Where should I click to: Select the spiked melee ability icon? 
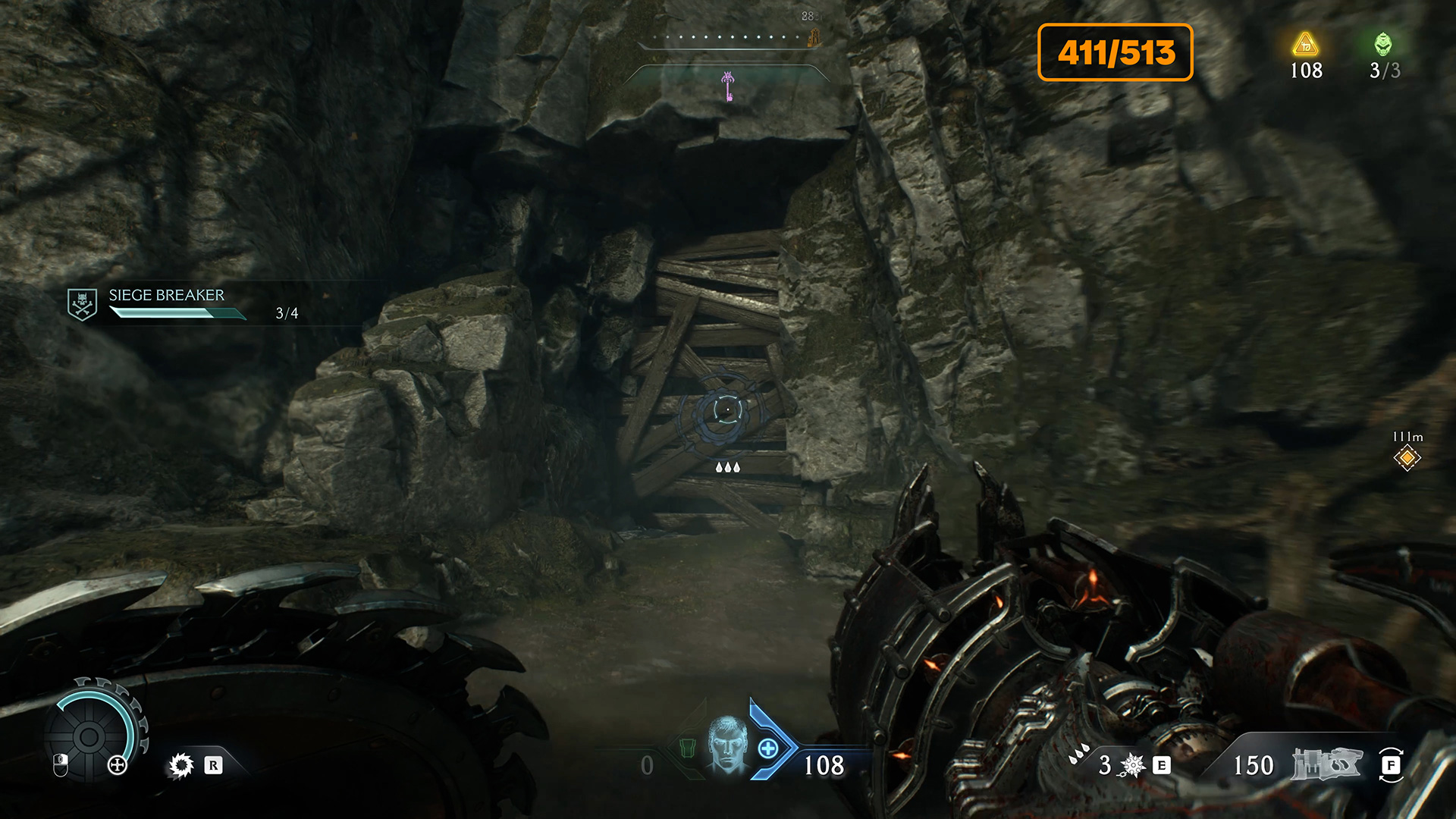click(x=181, y=765)
